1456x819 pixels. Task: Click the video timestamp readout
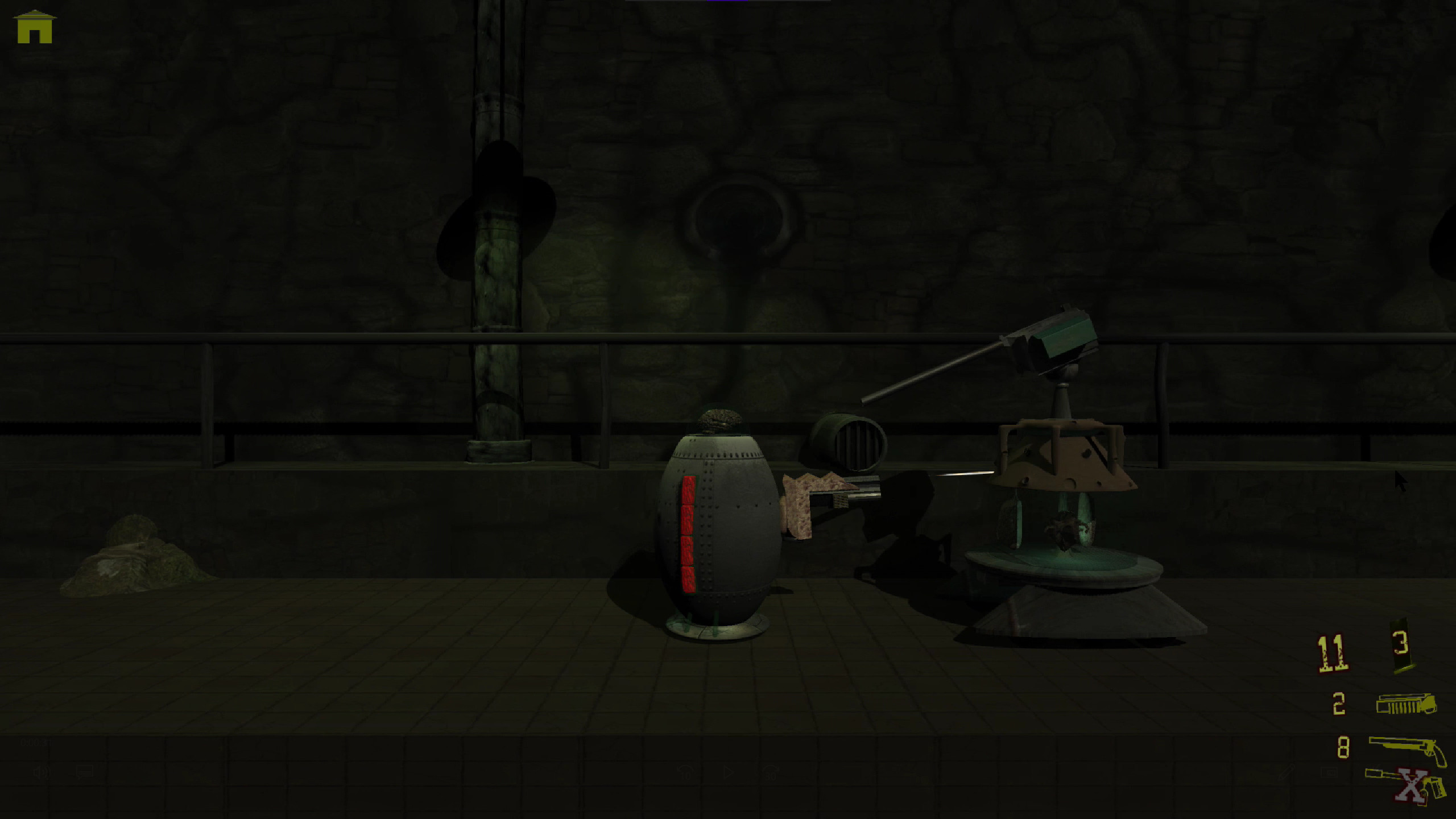[37, 742]
